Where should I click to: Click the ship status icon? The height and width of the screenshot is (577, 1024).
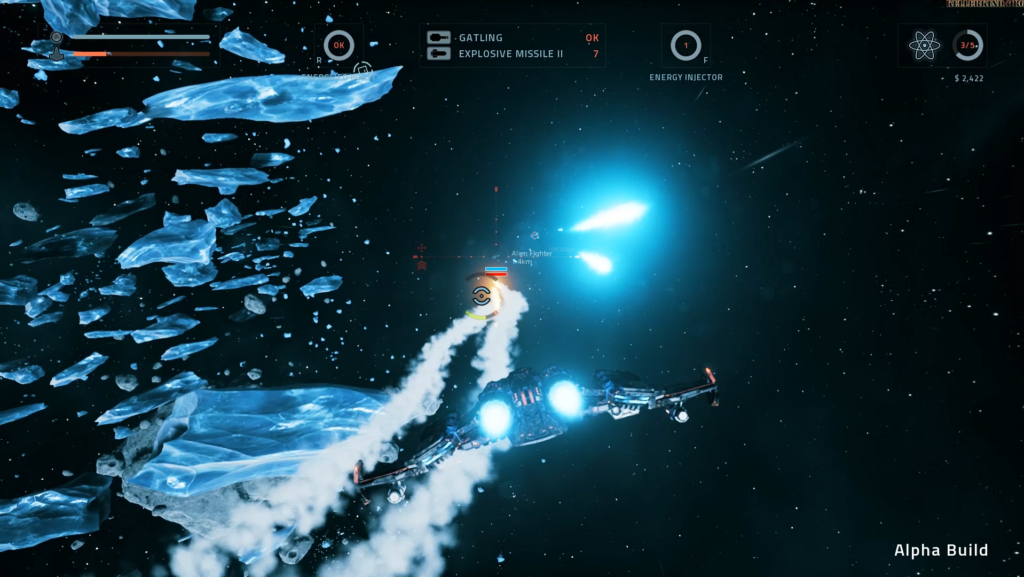click(57, 45)
